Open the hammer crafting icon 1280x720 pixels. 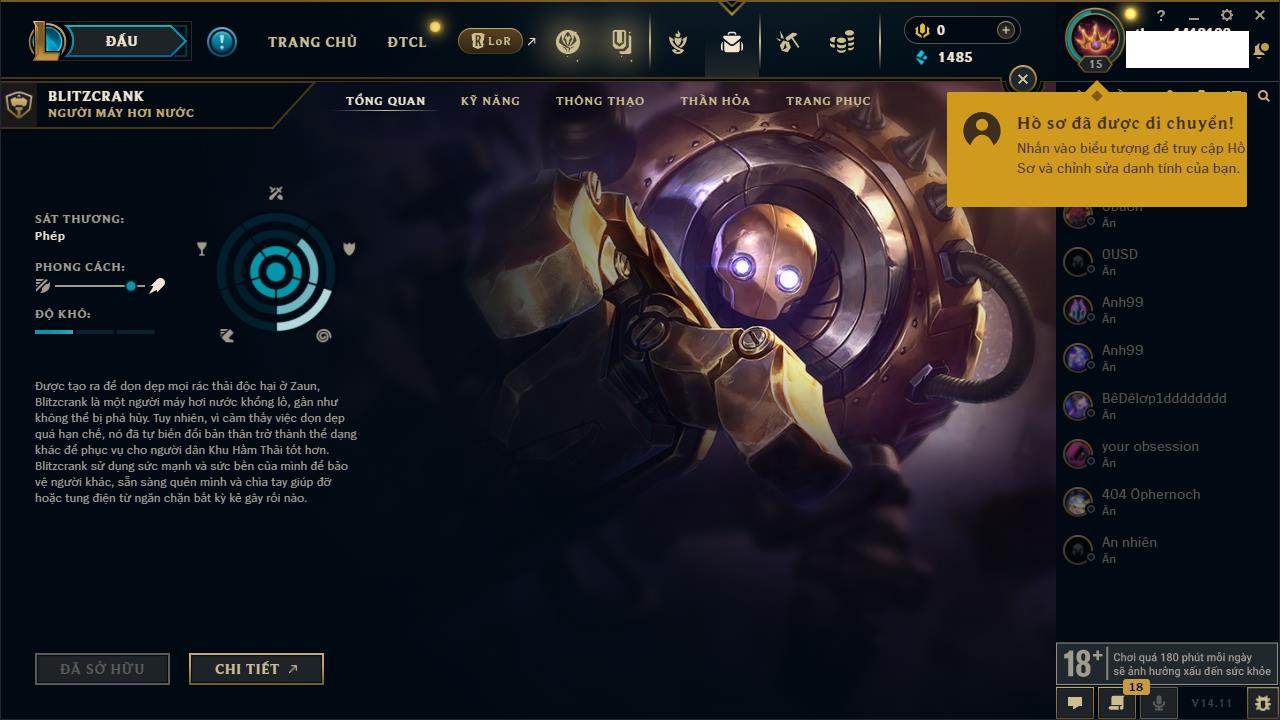click(788, 42)
